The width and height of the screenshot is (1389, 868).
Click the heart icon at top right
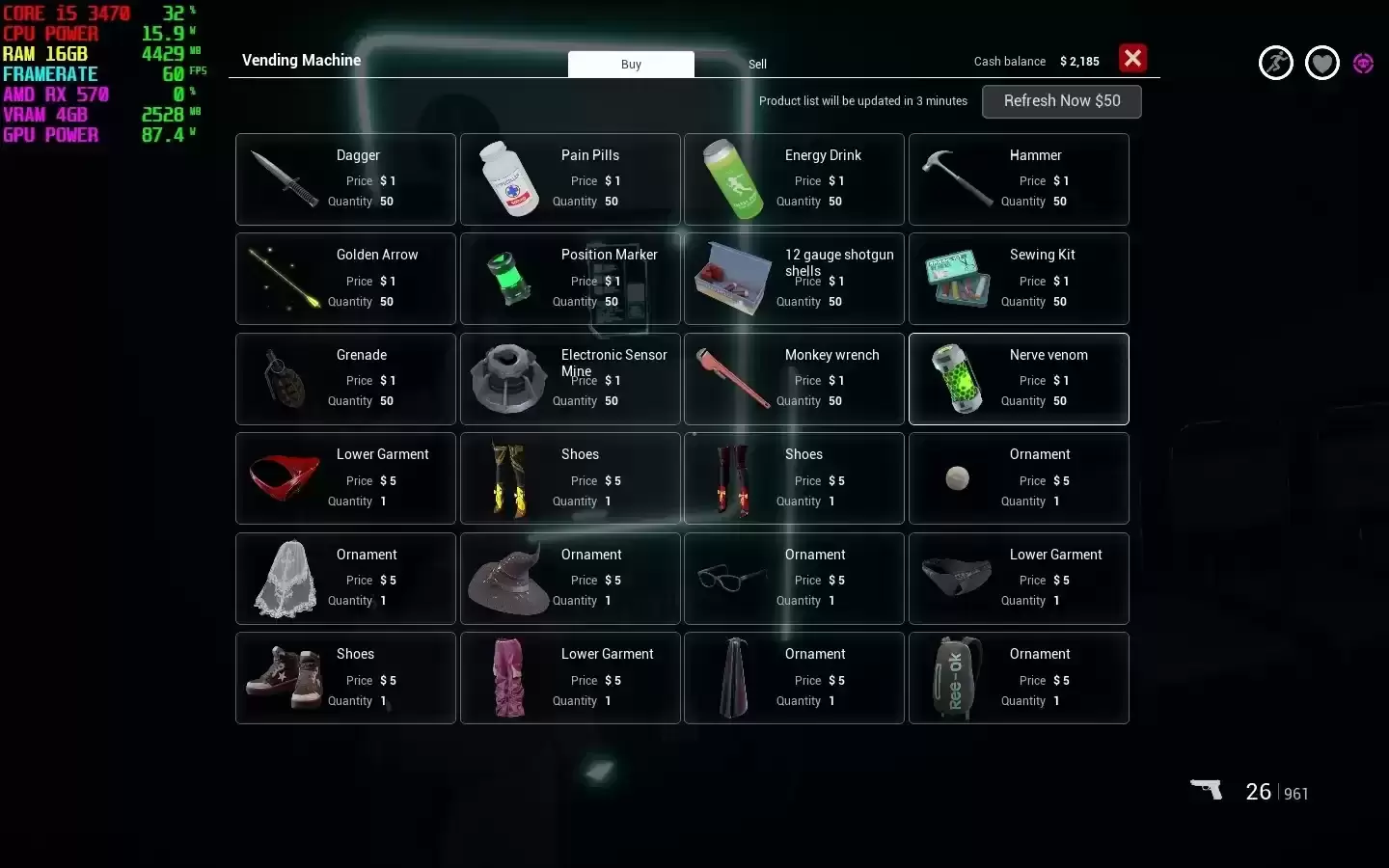1321,64
